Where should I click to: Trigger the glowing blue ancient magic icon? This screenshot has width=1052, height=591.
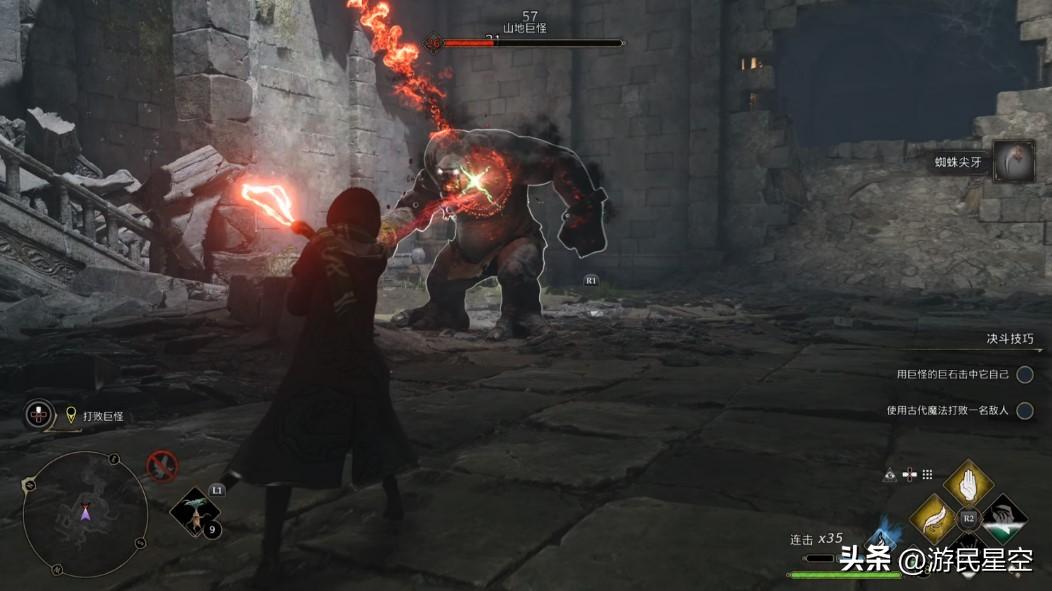(x=882, y=537)
